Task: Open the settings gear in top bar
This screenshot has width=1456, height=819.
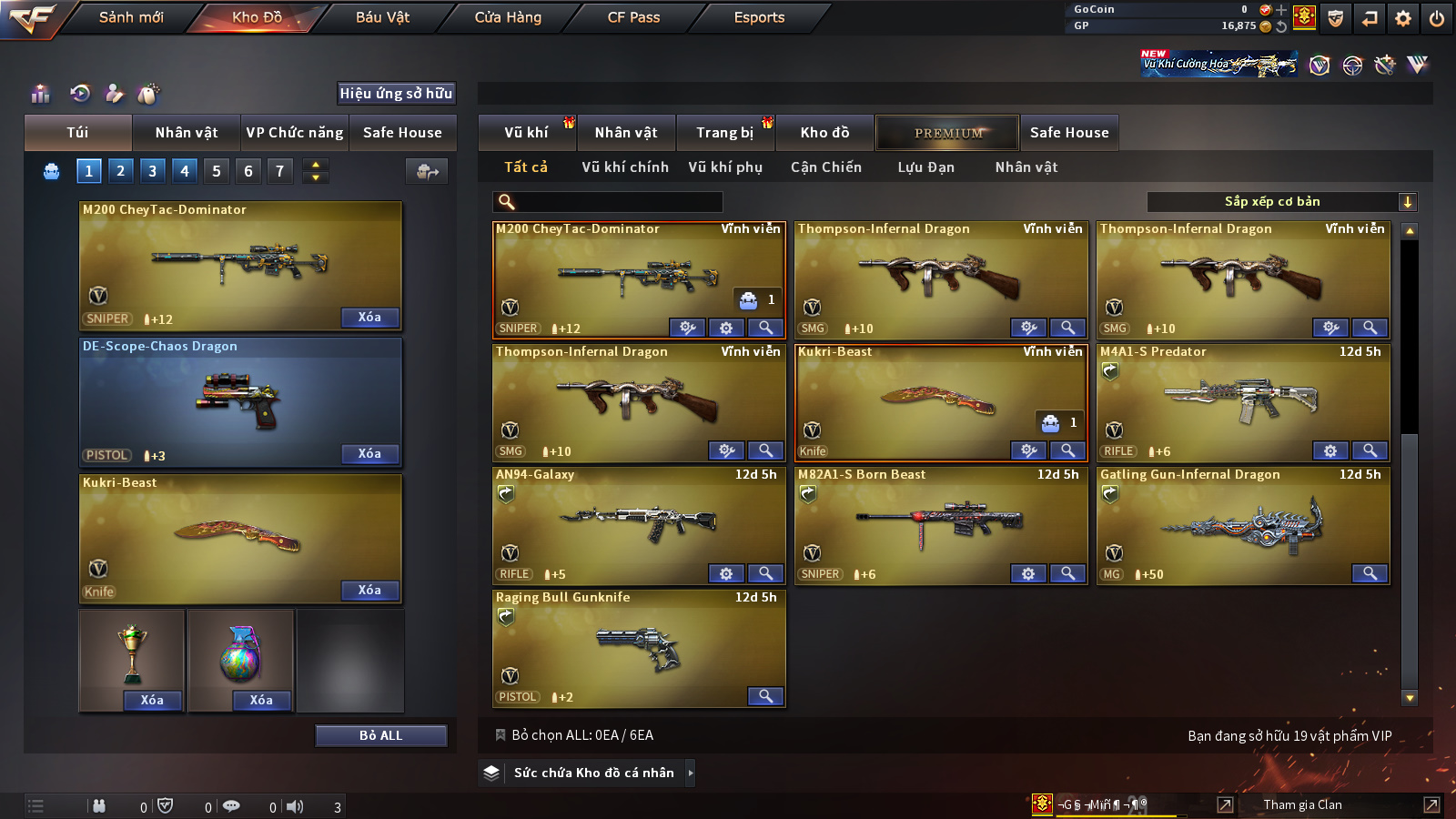Action: (1403, 18)
